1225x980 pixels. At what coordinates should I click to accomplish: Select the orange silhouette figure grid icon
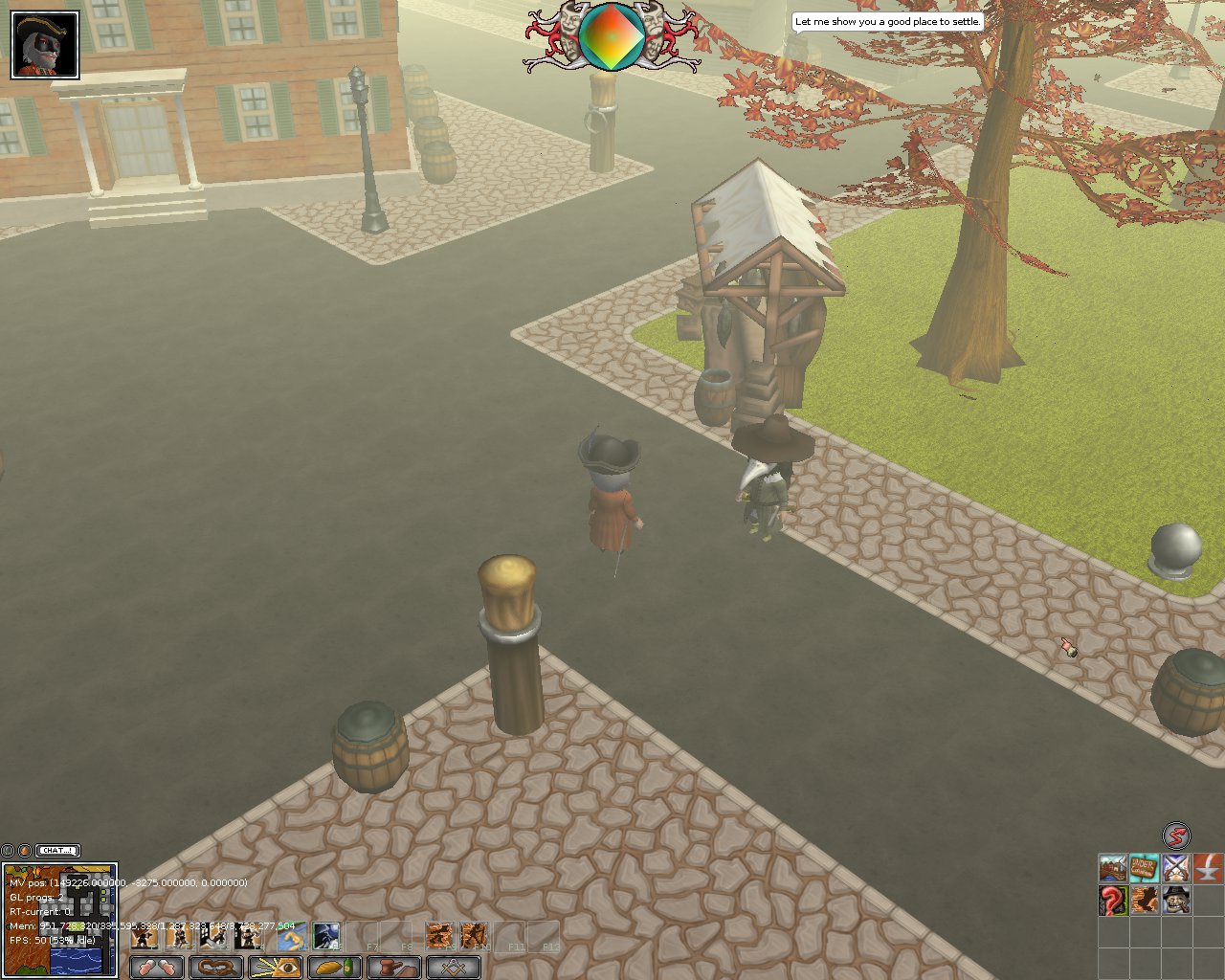(1144, 901)
